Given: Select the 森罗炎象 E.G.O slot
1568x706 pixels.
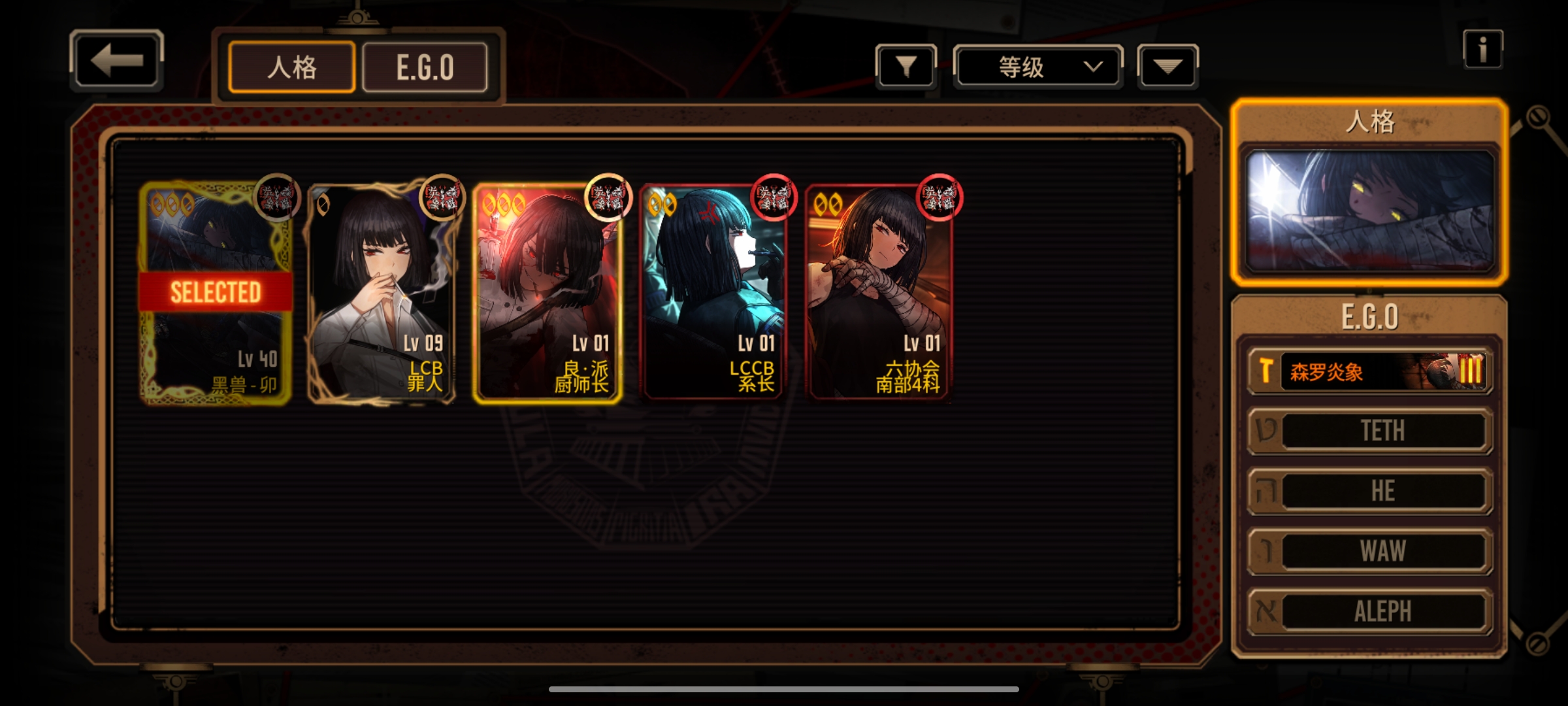Looking at the screenshot, I should click(1369, 372).
